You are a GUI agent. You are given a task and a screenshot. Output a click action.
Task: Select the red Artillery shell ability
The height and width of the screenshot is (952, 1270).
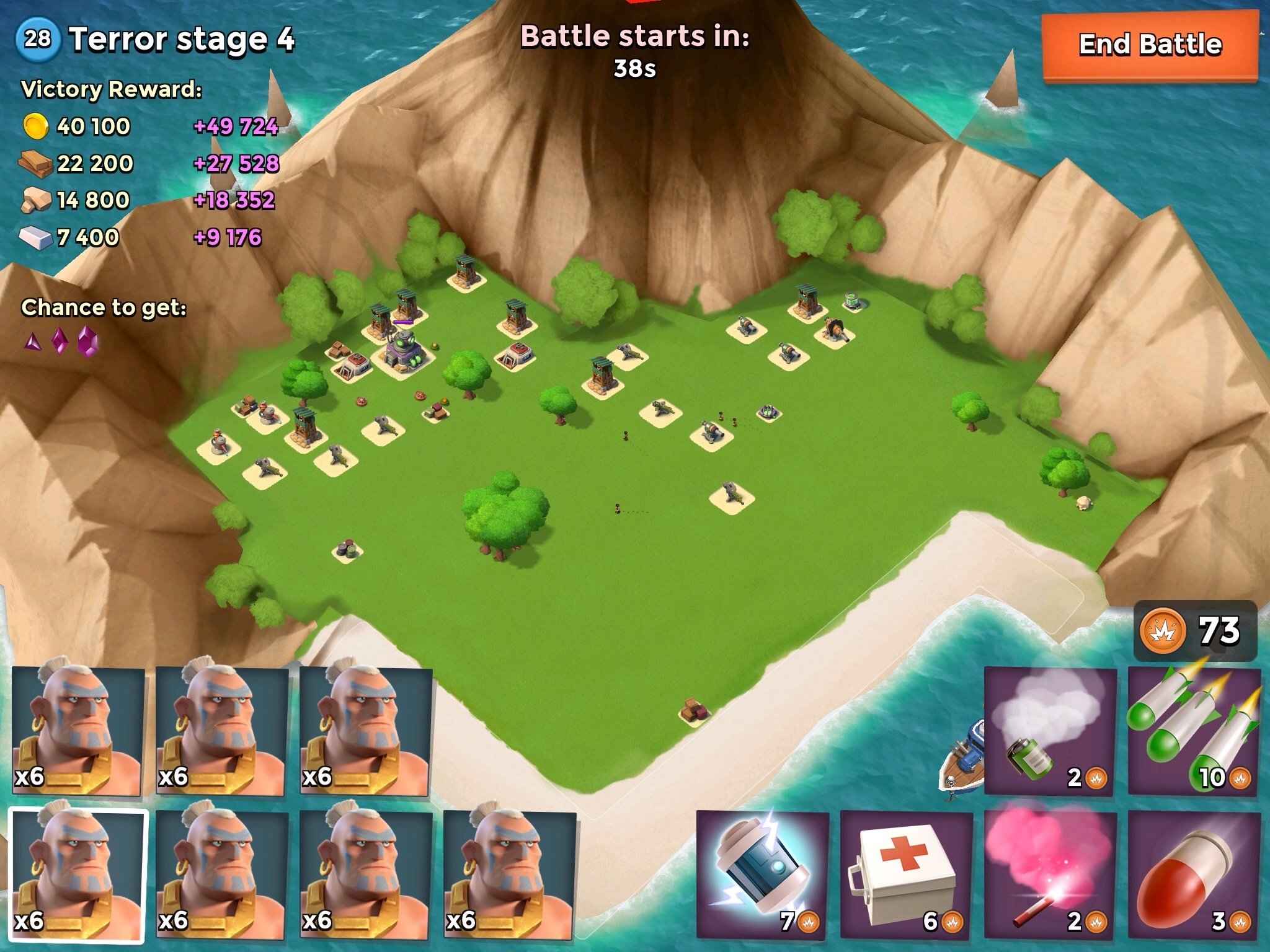[x=1194, y=874]
